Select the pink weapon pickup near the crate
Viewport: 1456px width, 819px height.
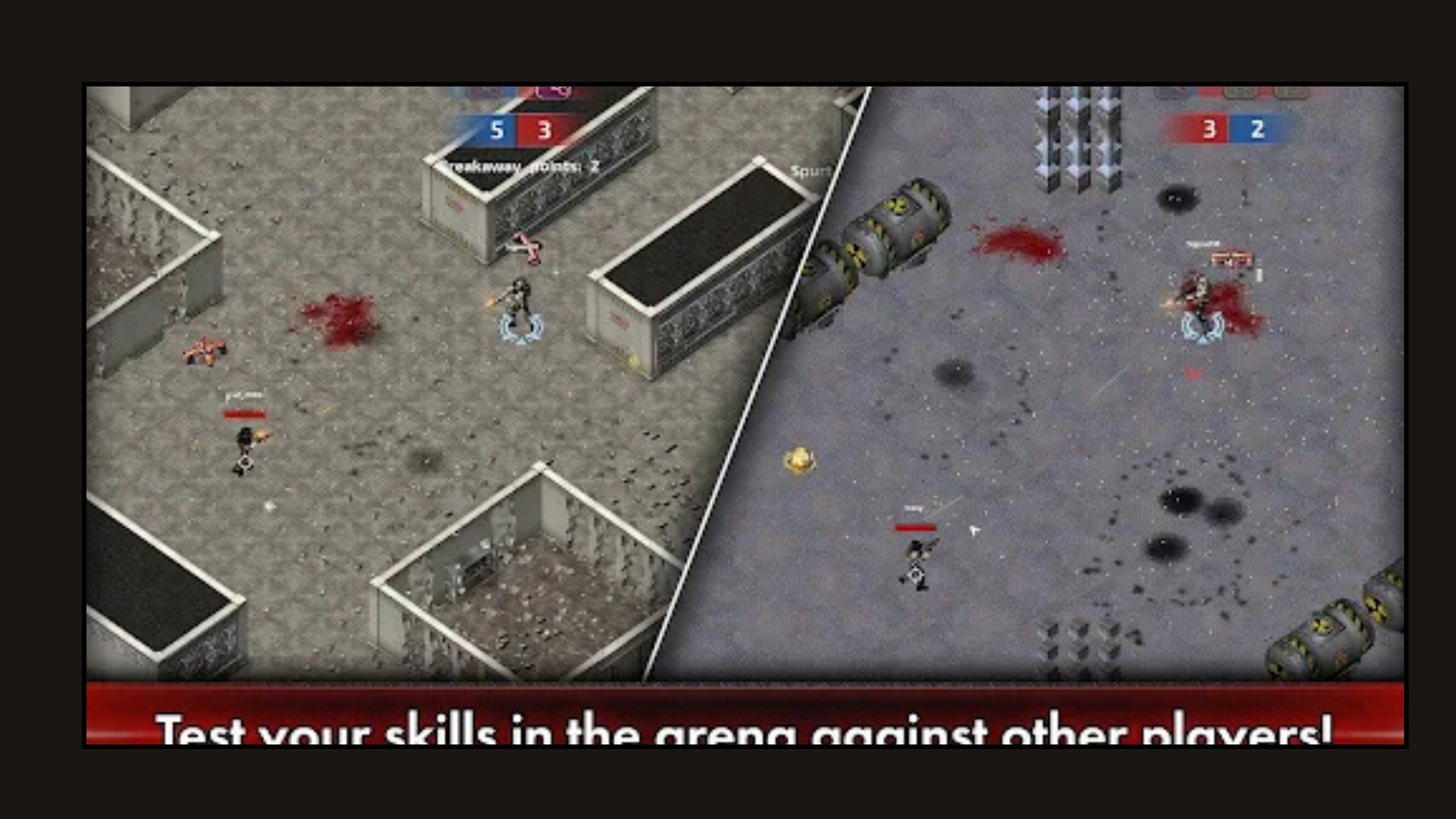[526, 247]
